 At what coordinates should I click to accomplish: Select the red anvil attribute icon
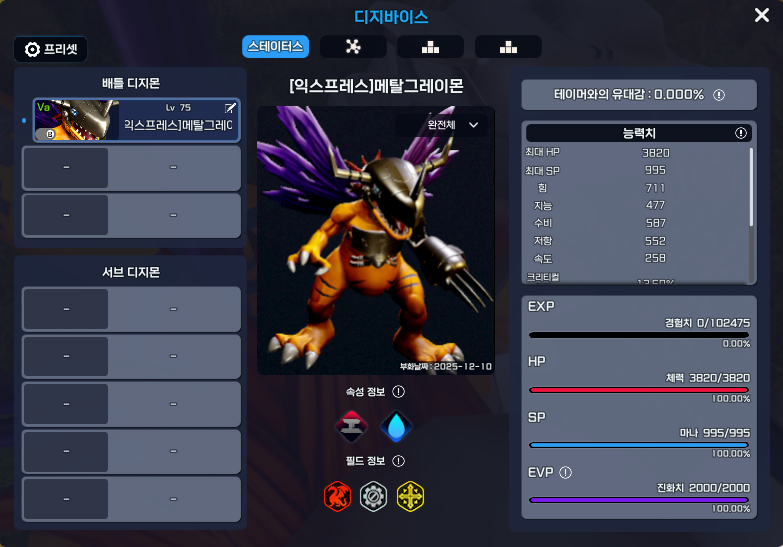tap(351, 426)
